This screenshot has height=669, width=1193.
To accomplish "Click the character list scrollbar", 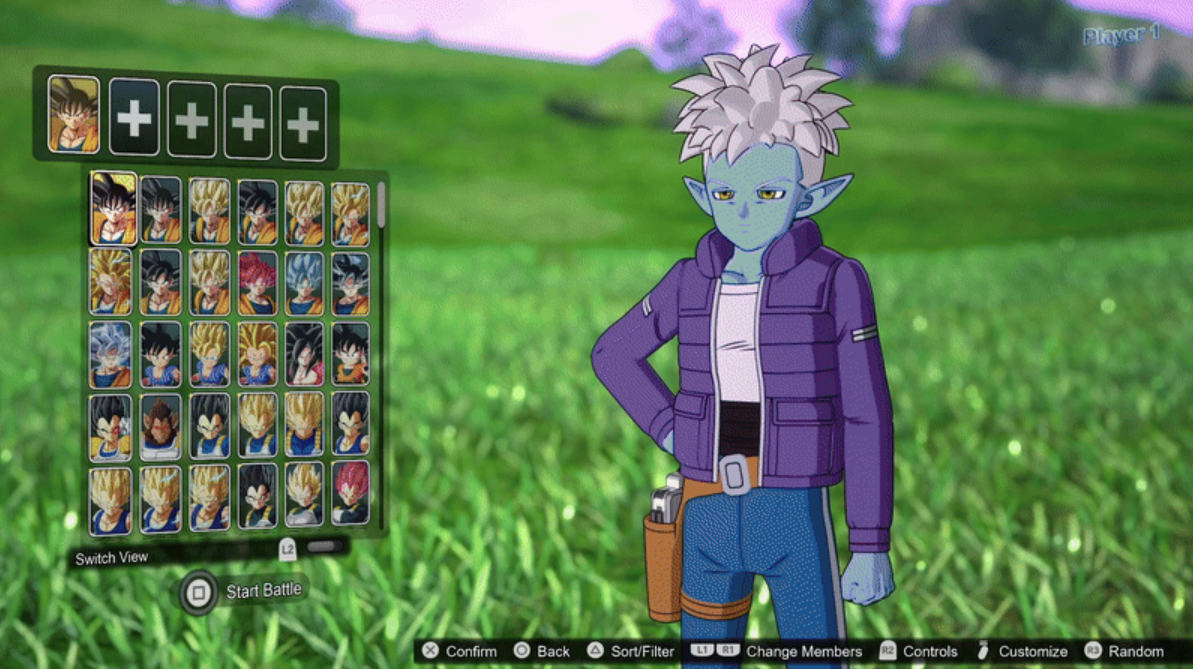I will 381,206.
